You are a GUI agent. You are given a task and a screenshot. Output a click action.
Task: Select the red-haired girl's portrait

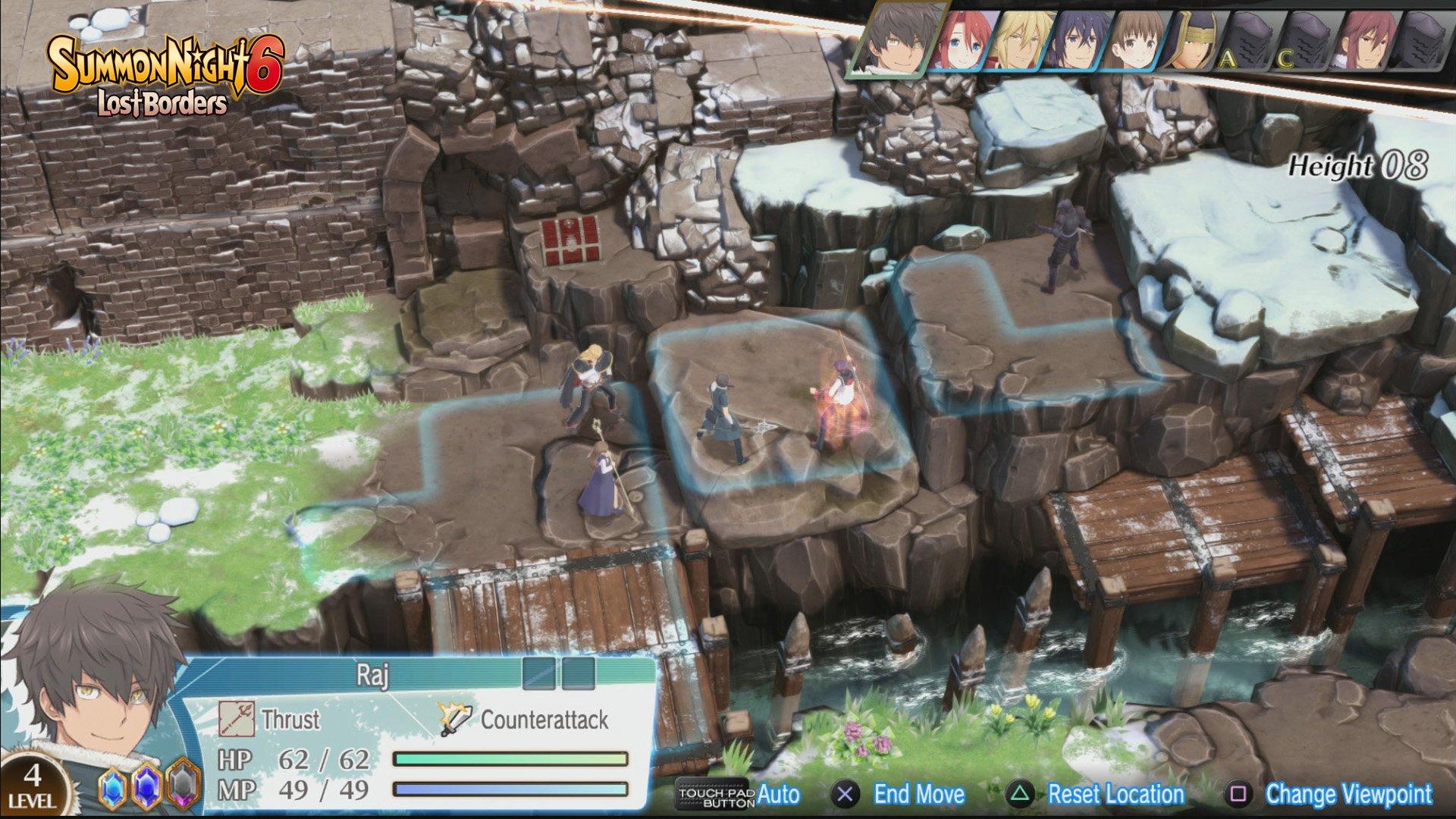point(965,42)
